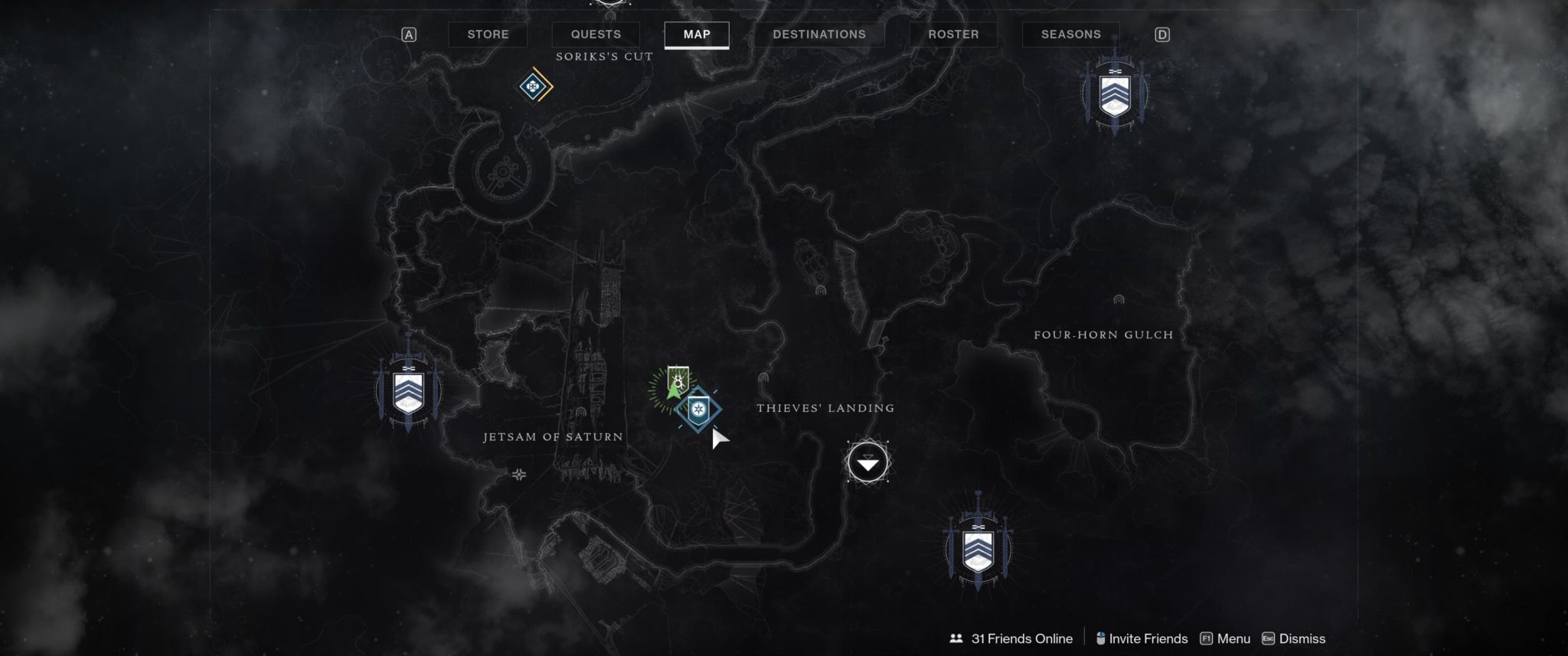Open the Soriks's Cut activity node
The height and width of the screenshot is (656, 1568).
[534, 86]
